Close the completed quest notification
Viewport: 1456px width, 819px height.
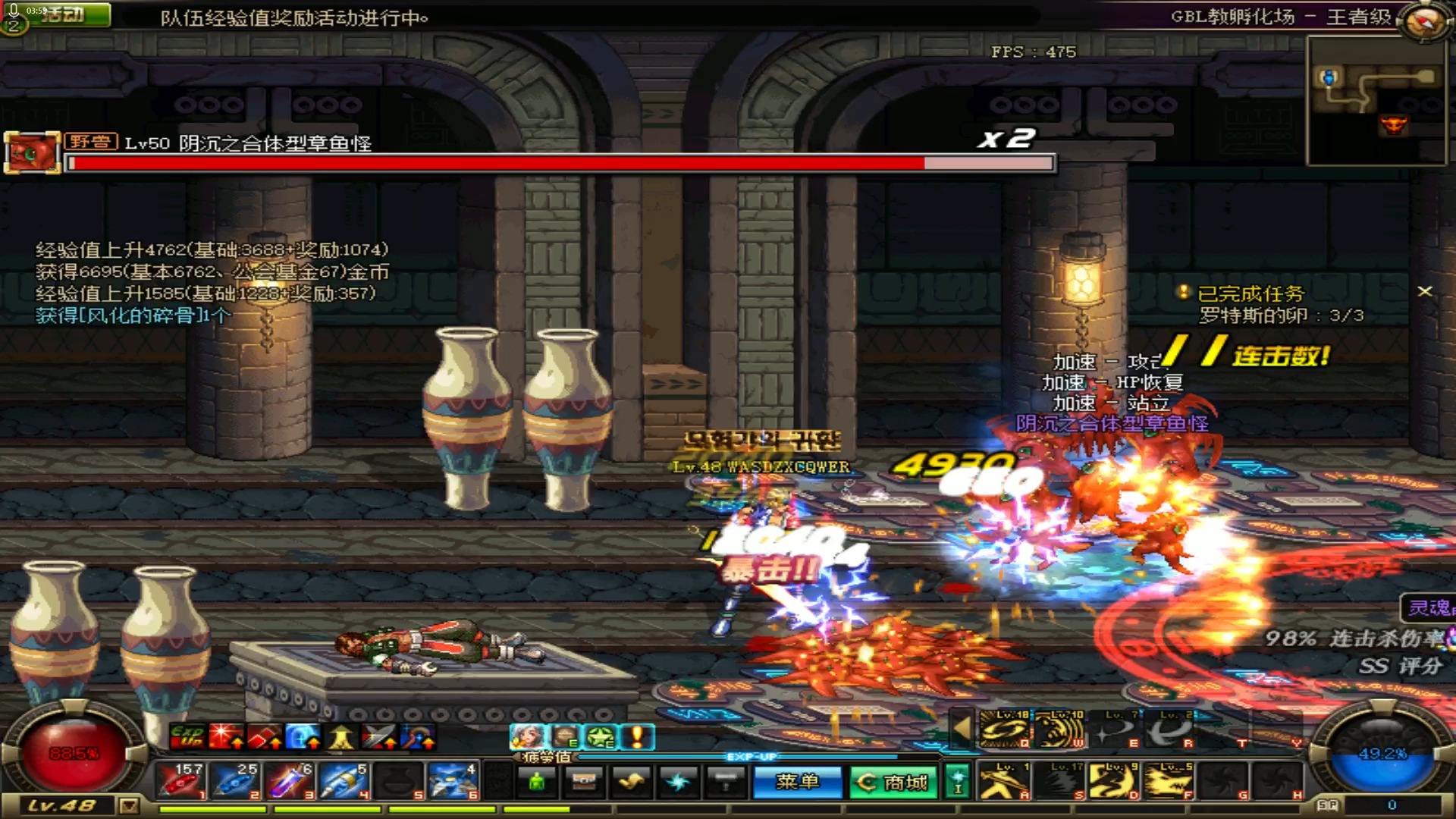[x=1425, y=291]
